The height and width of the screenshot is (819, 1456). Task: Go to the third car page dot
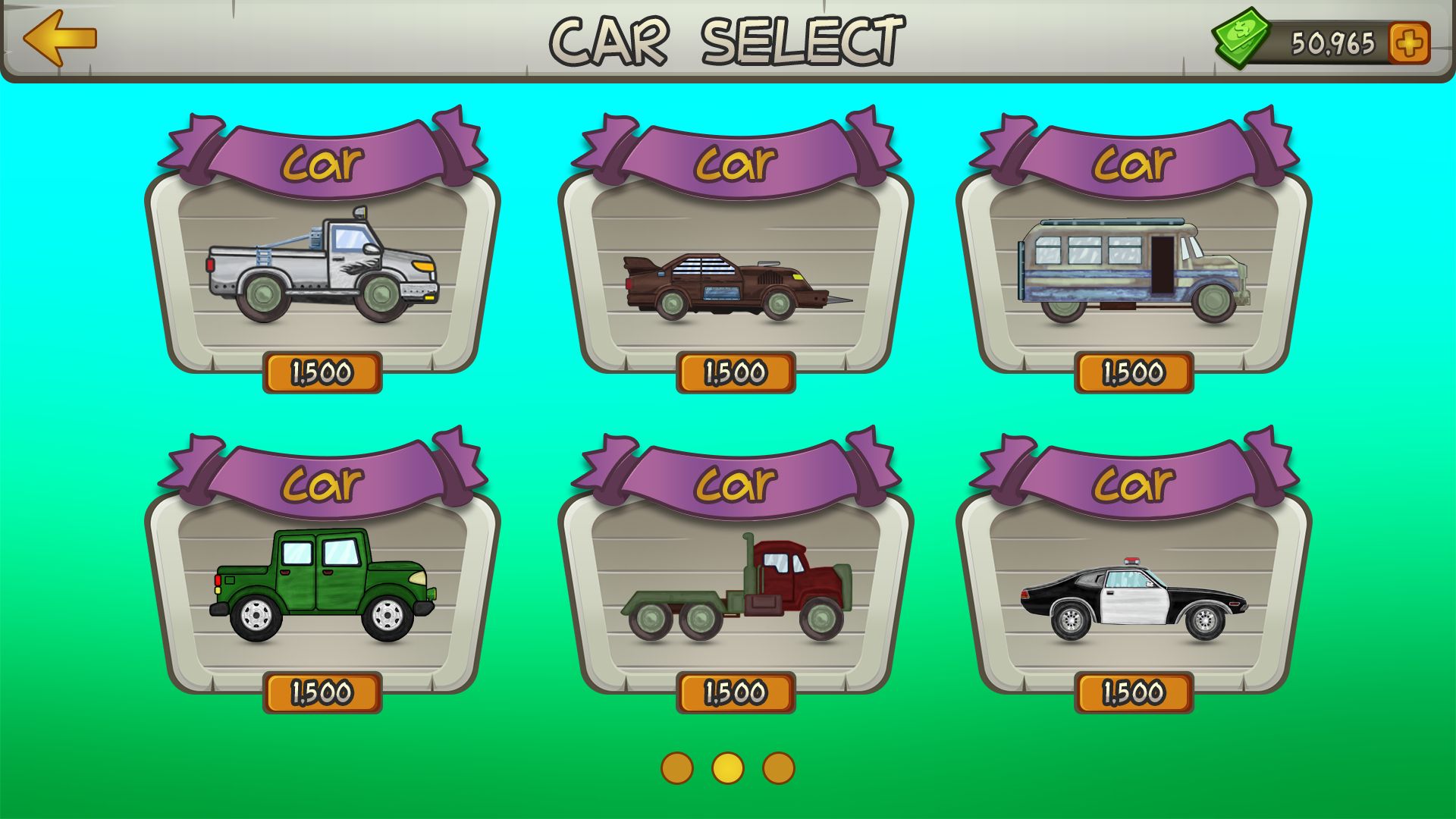coord(779,768)
